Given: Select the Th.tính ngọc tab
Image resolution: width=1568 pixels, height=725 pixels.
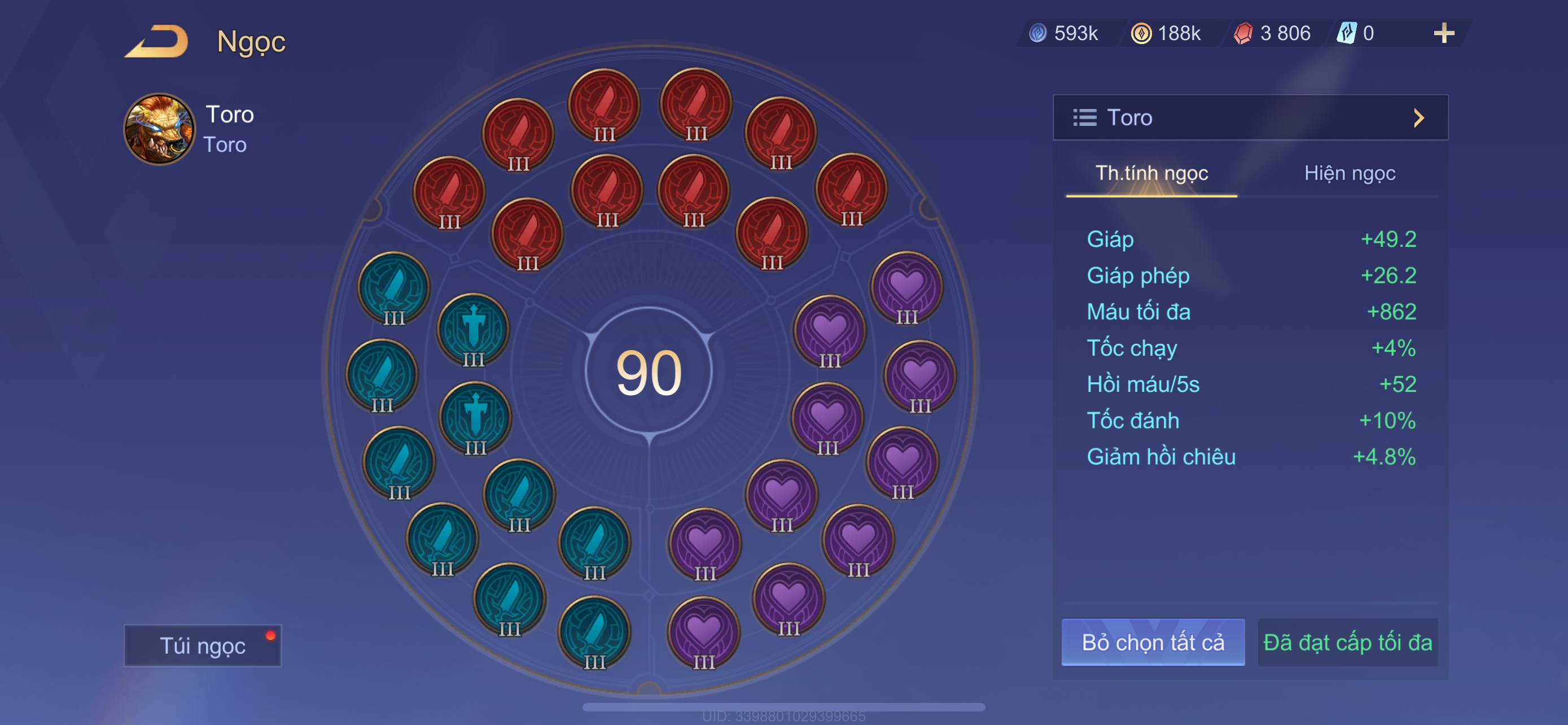Looking at the screenshot, I should [1151, 173].
